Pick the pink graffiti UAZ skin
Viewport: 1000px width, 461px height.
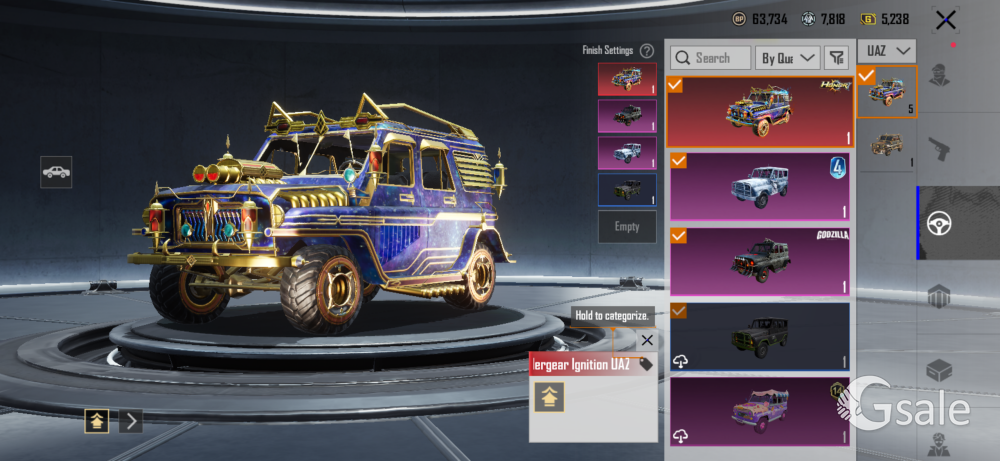click(760, 411)
